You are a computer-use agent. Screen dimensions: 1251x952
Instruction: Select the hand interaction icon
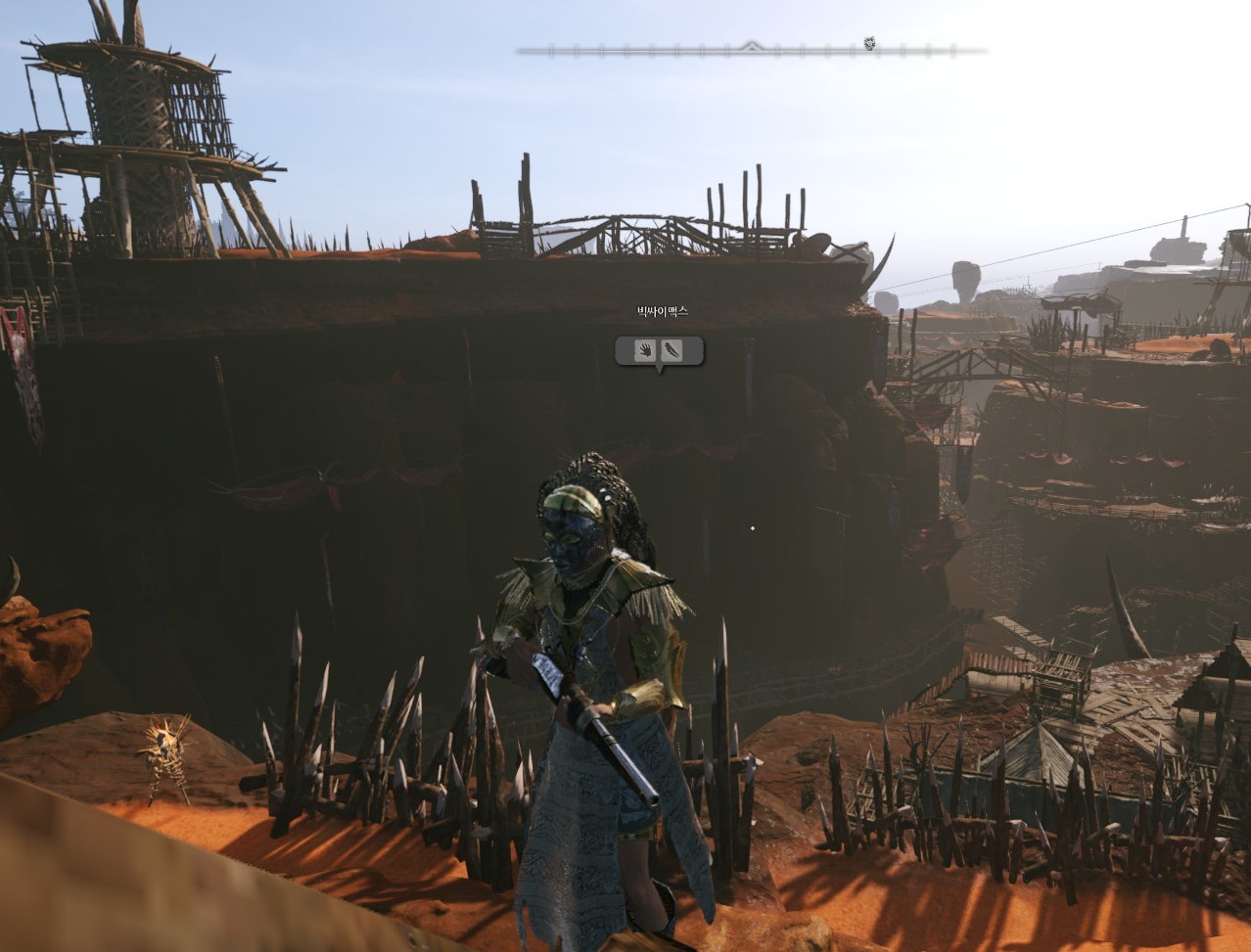(x=644, y=350)
